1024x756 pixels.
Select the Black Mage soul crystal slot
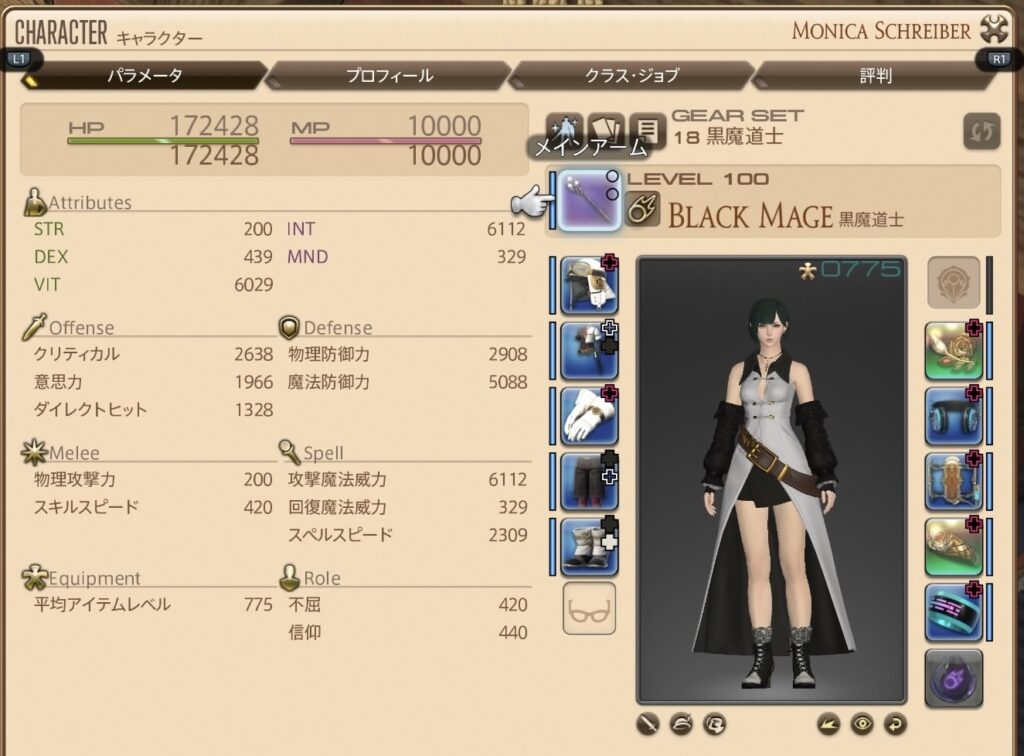click(x=953, y=677)
